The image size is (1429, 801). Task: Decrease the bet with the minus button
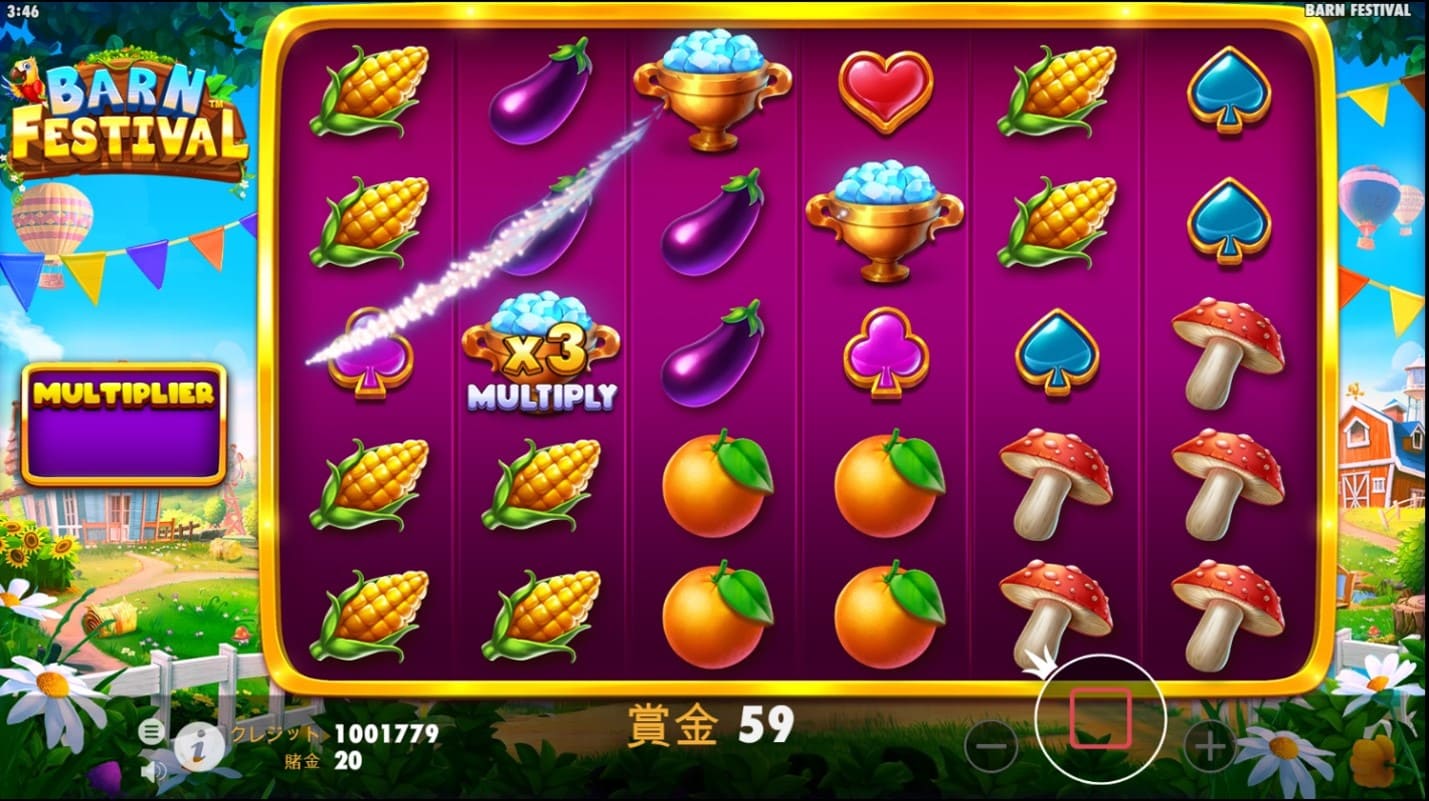pos(990,746)
